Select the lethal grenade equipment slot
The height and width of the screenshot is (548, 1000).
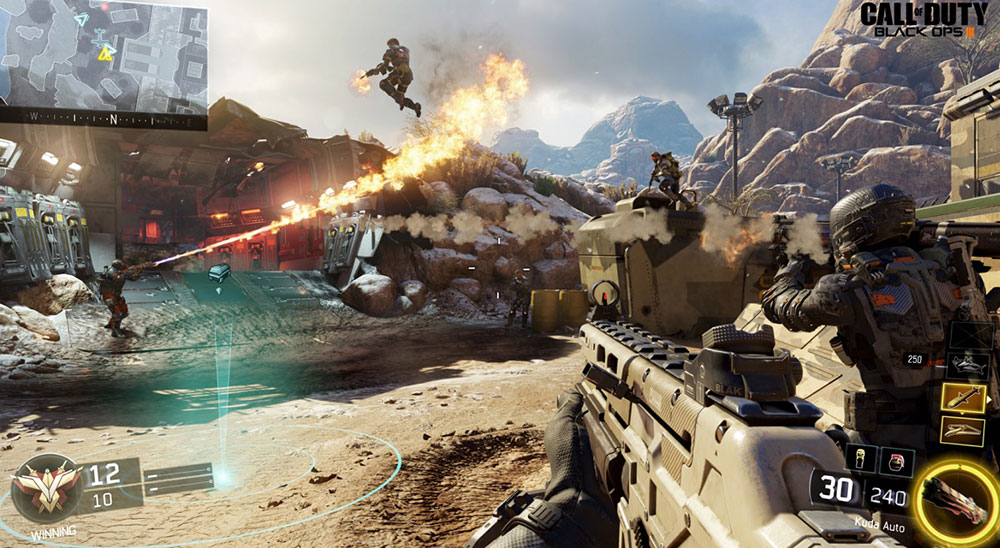[x=862, y=458]
